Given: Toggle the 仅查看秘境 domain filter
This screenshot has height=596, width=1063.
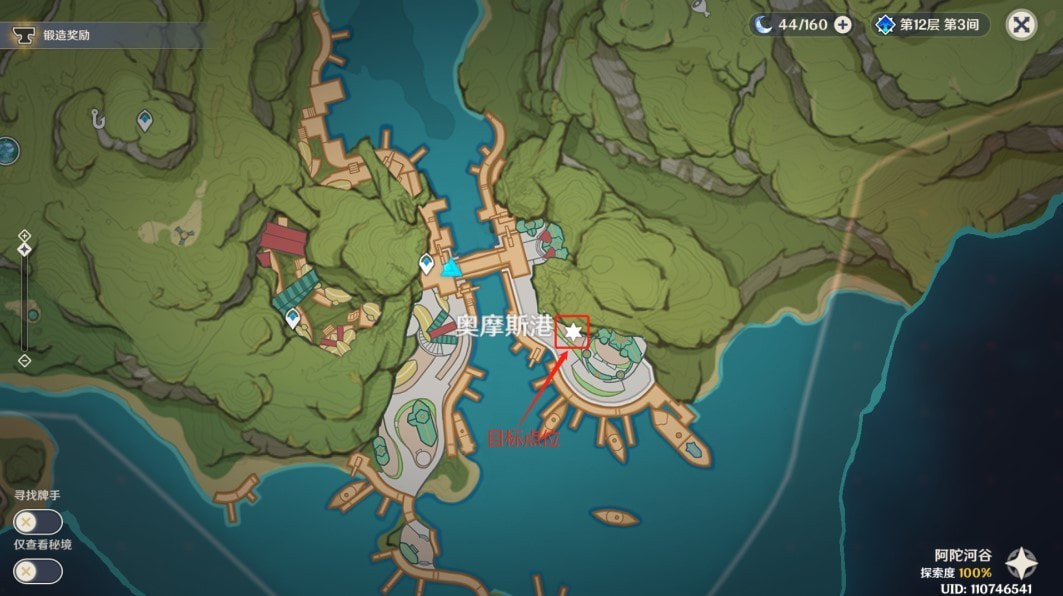Looking at the screenshot, I should pyautogui.click(x=38, y=571).
